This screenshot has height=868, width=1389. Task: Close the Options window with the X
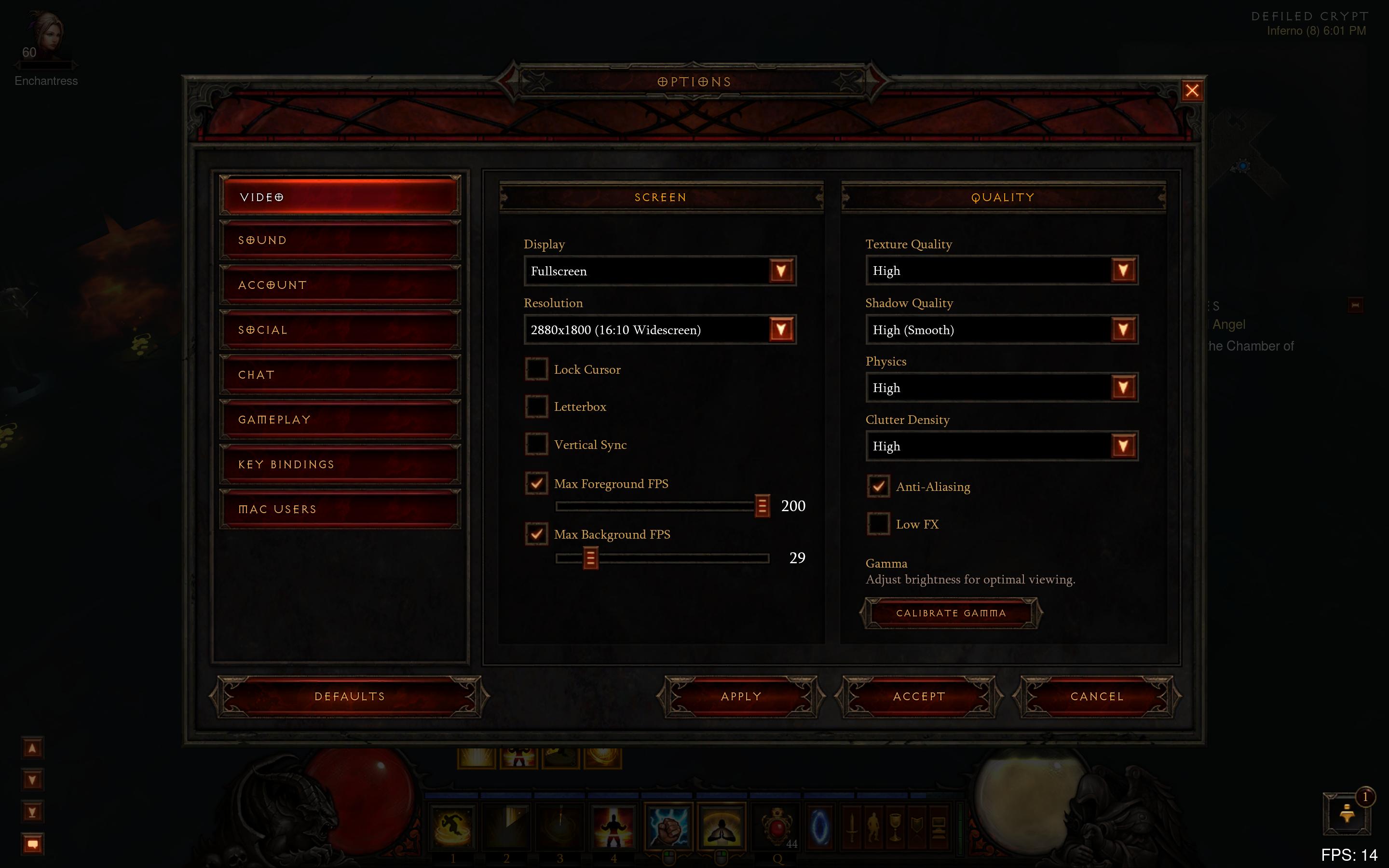click(1192, 91)
